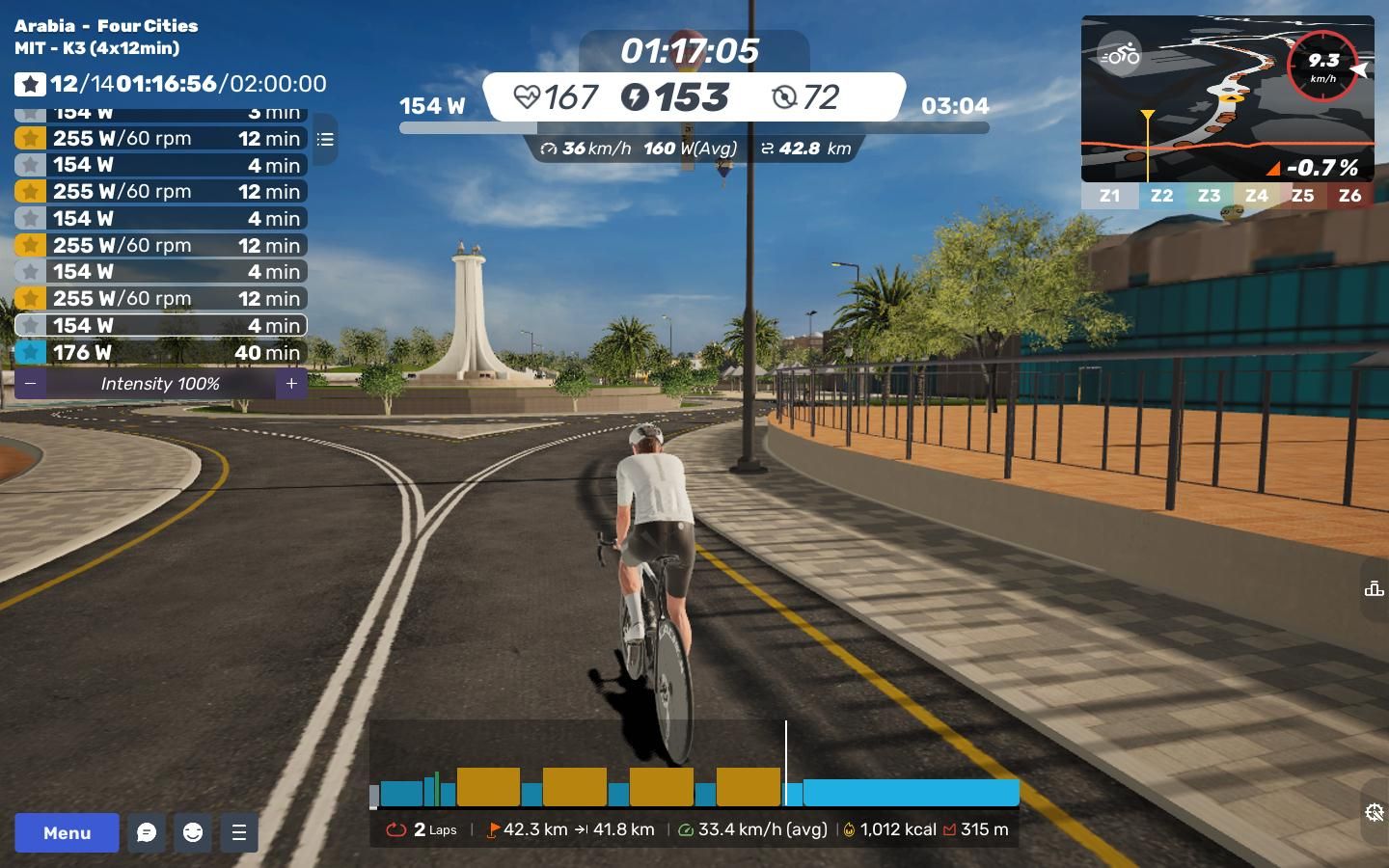Open the leaderboard podium icon
Viewport: 1389px width, 868px height.
point(1375,588)
